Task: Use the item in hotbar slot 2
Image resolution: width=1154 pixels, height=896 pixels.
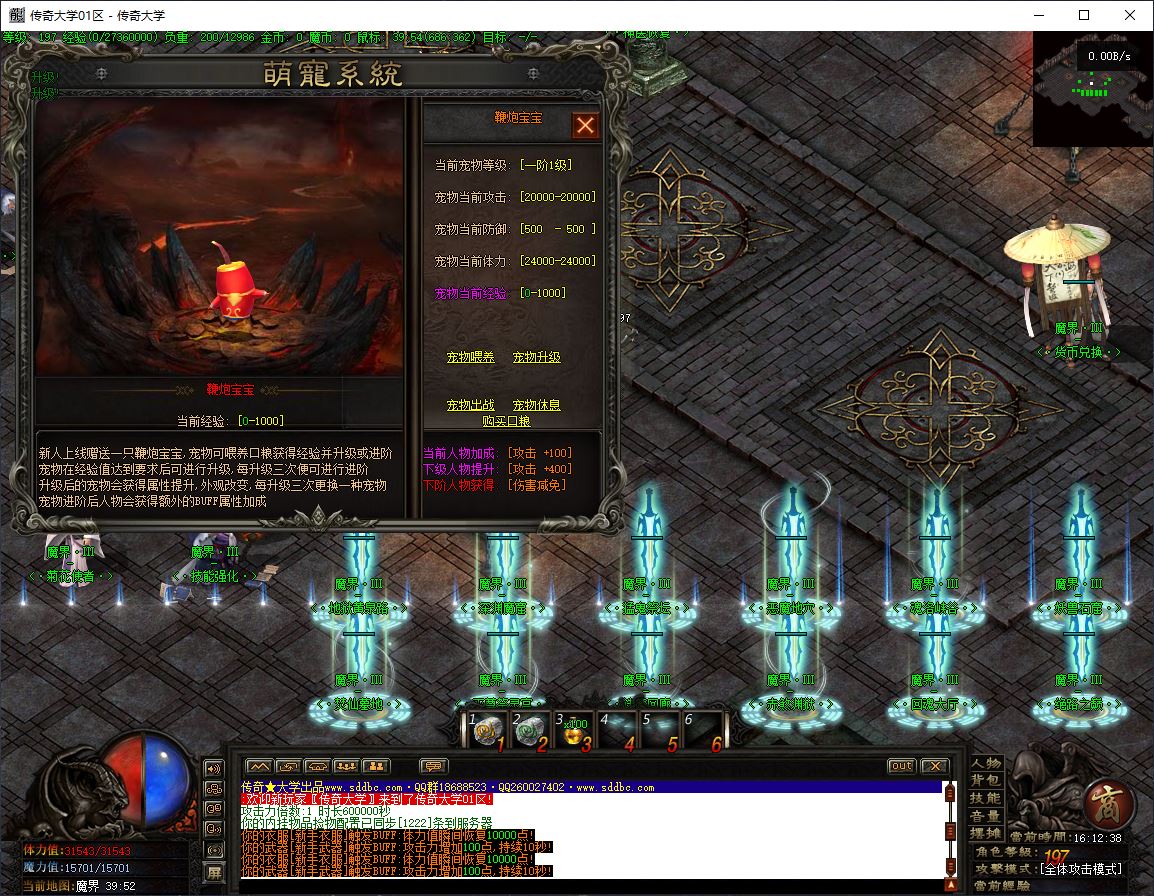Action: coord(528,730)
